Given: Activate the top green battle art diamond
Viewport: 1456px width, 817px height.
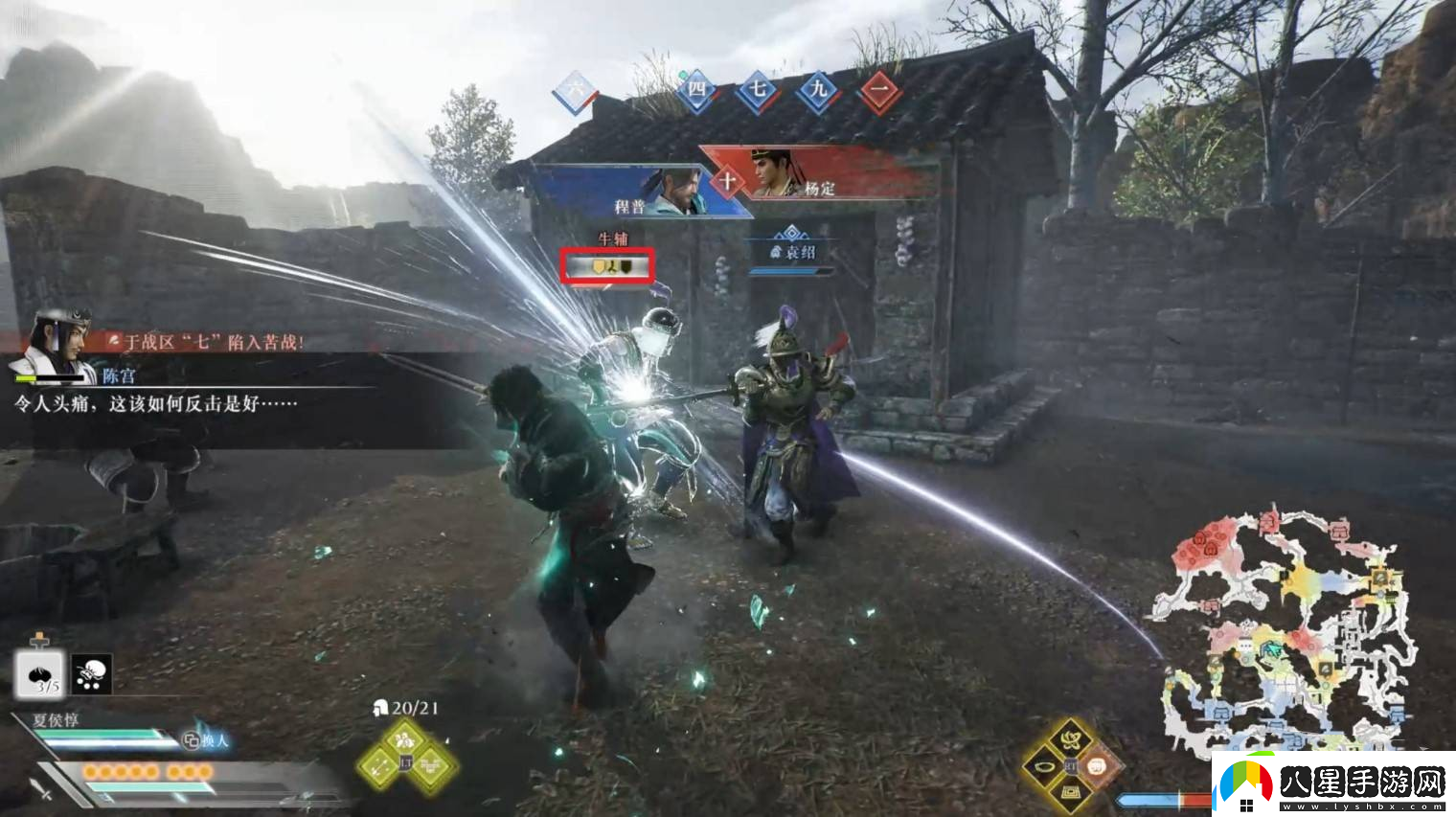Looking at the screenshot, I should [x=405, y=739].
